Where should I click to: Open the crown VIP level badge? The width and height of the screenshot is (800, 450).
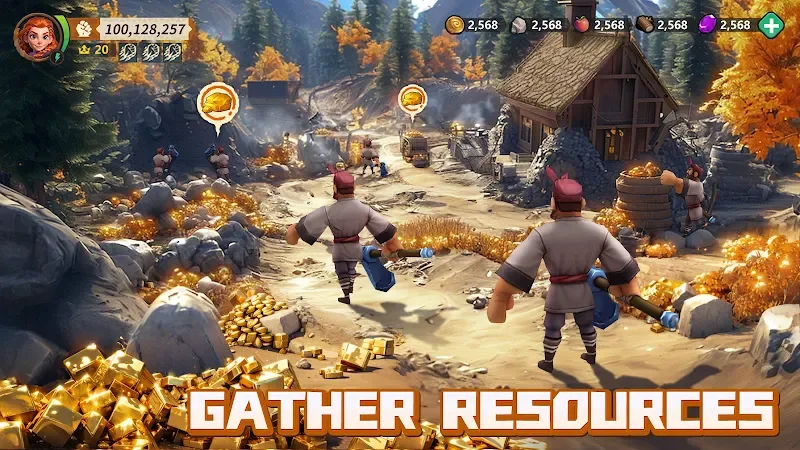[84, 50]
